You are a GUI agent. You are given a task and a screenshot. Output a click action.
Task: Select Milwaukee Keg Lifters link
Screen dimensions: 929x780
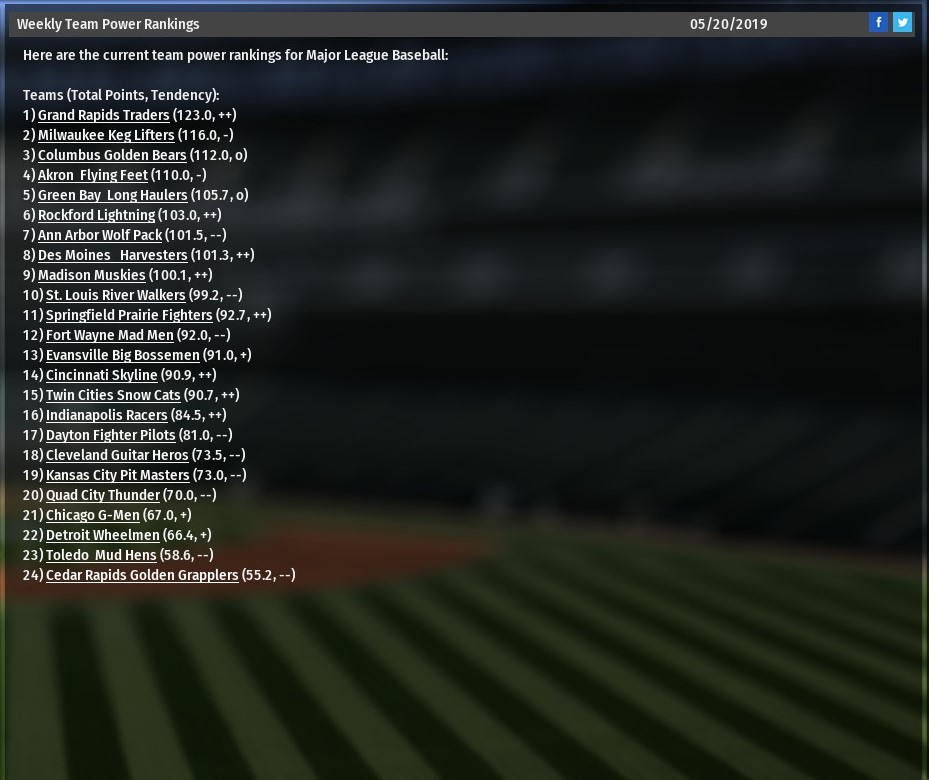pyautogui.click(x=106, y=135)
